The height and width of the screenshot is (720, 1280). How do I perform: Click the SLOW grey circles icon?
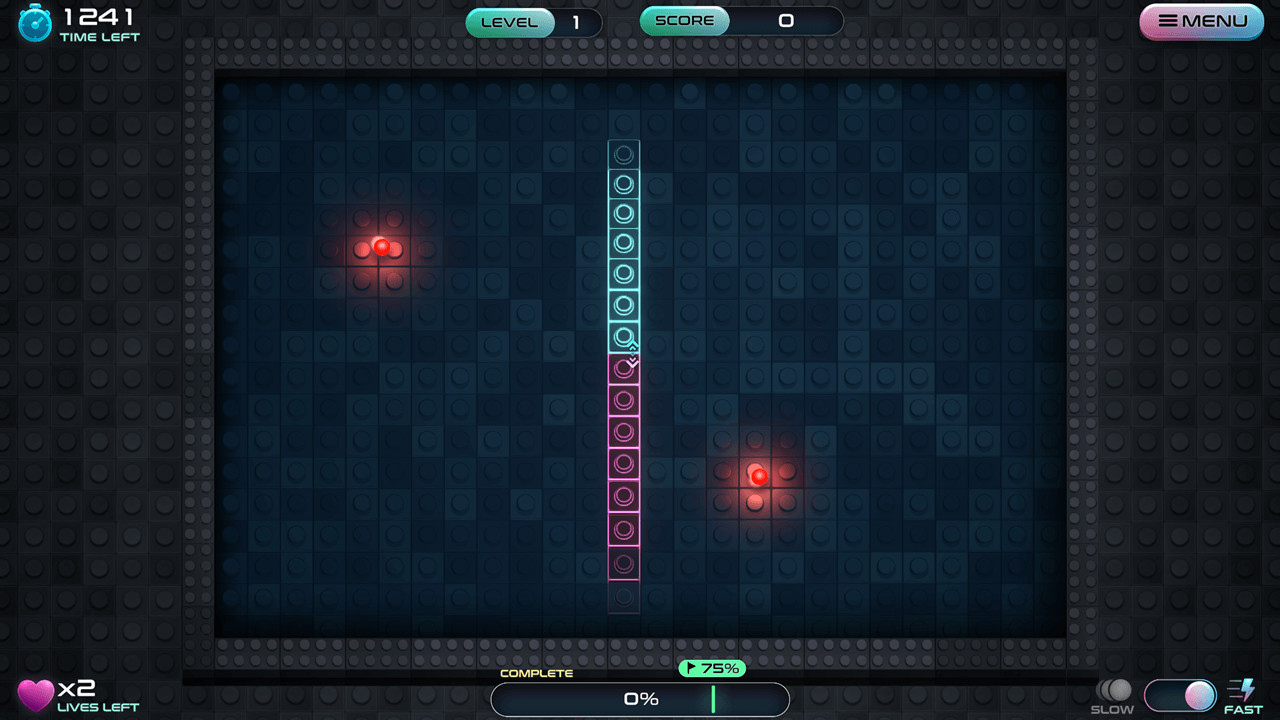pos(1113,690)
